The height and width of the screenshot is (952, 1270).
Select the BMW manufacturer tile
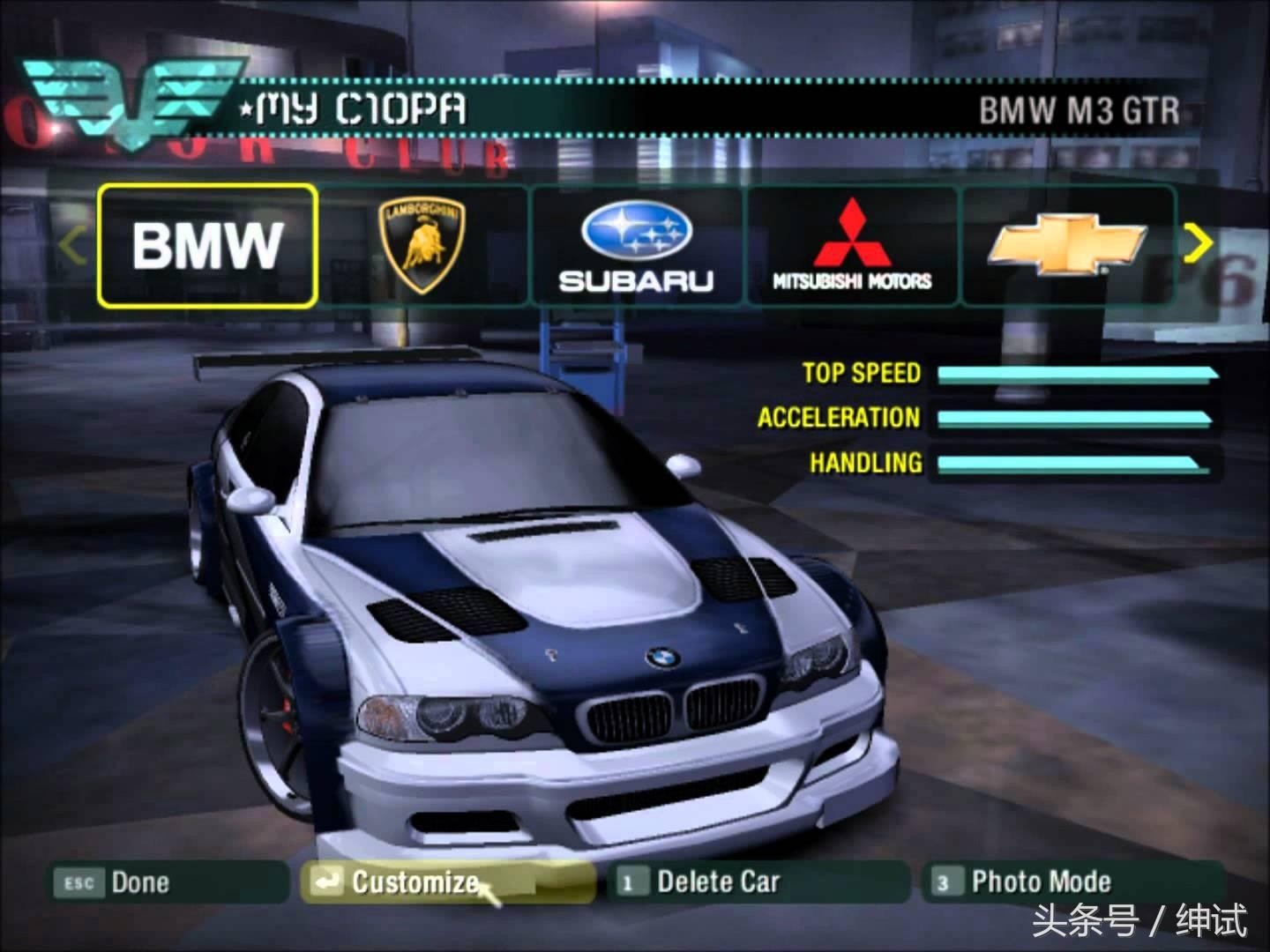[207, 246]
